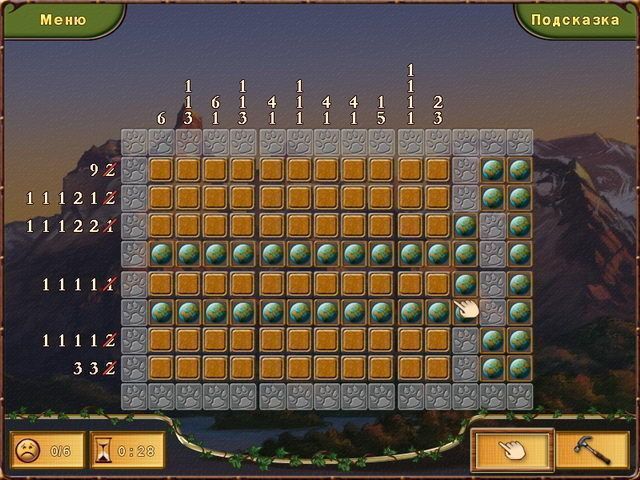Use the Подсказка hint button
This screenshot has height=480, width=640.
(576, 19)
